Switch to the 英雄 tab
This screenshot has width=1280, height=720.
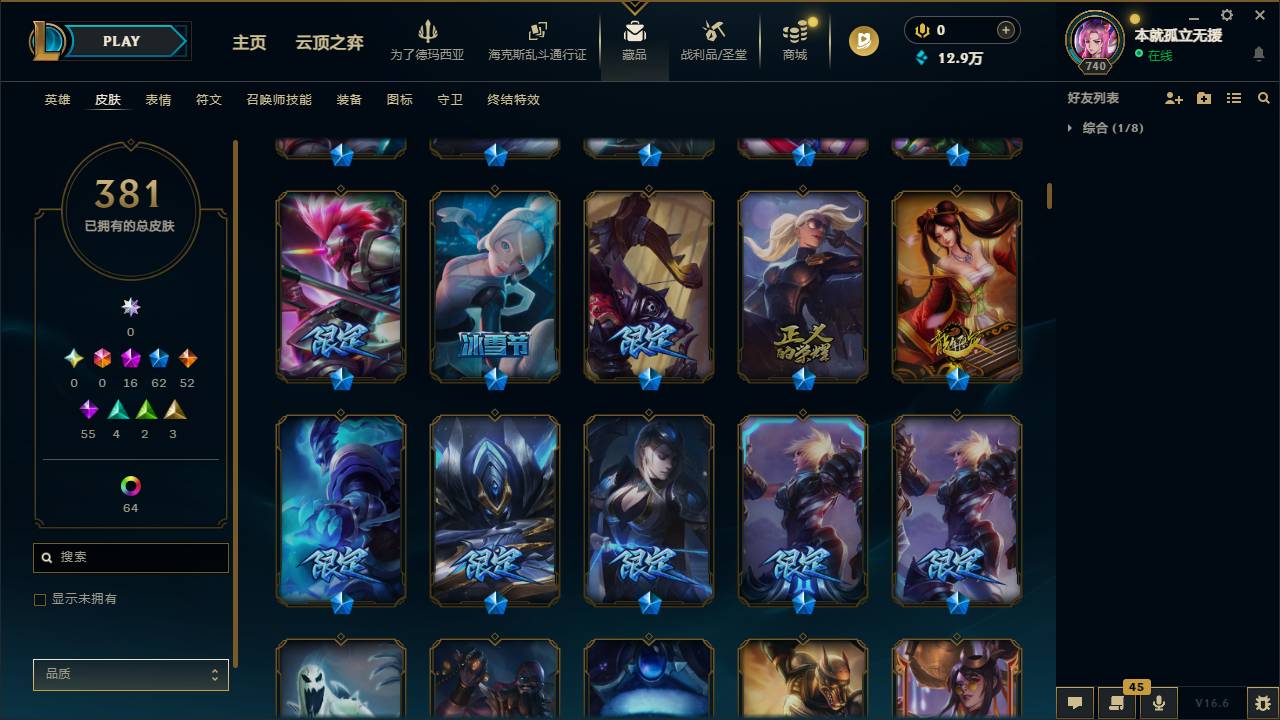[57, 100]
